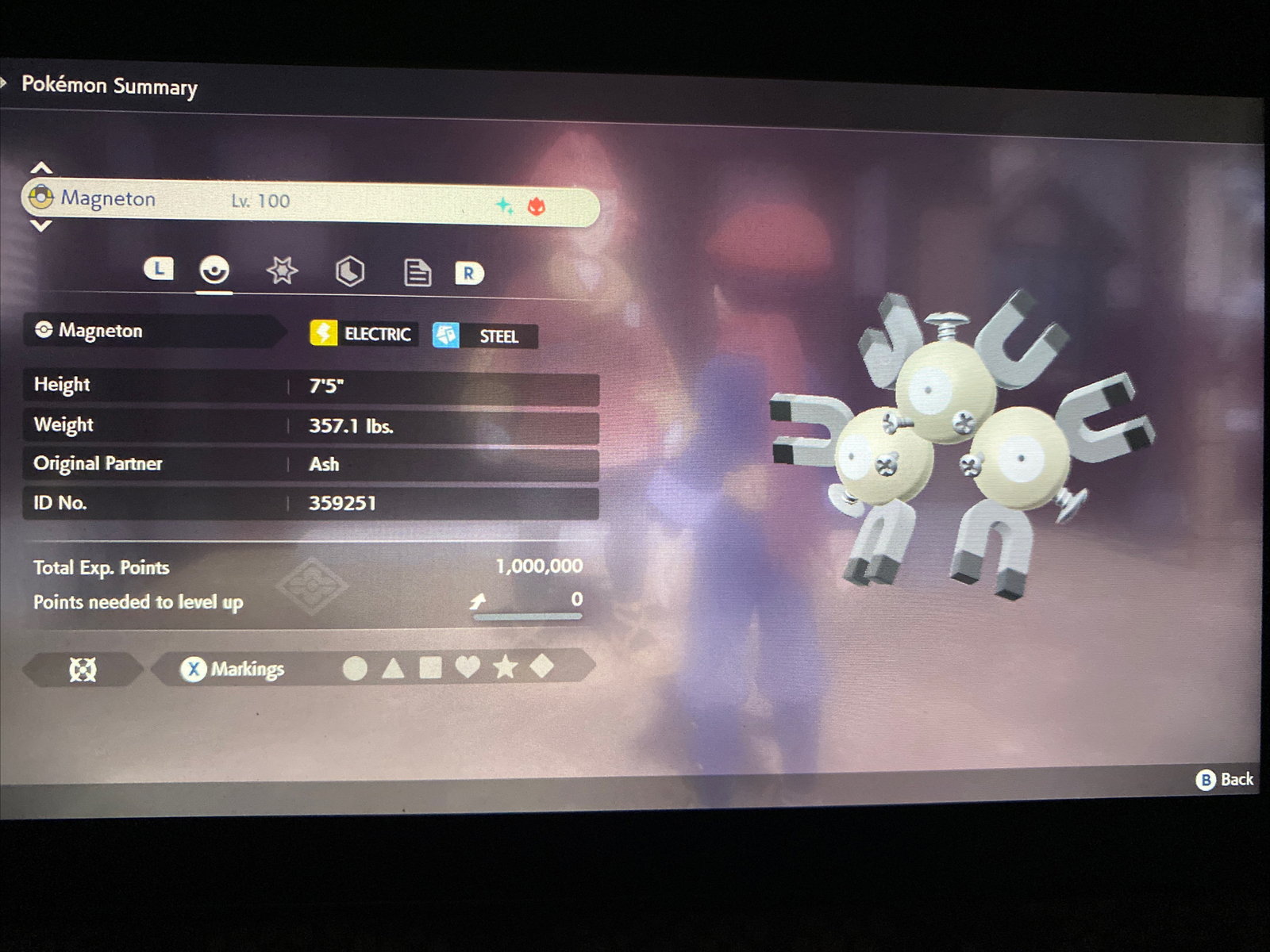View the memo document tab

point(418,272)
